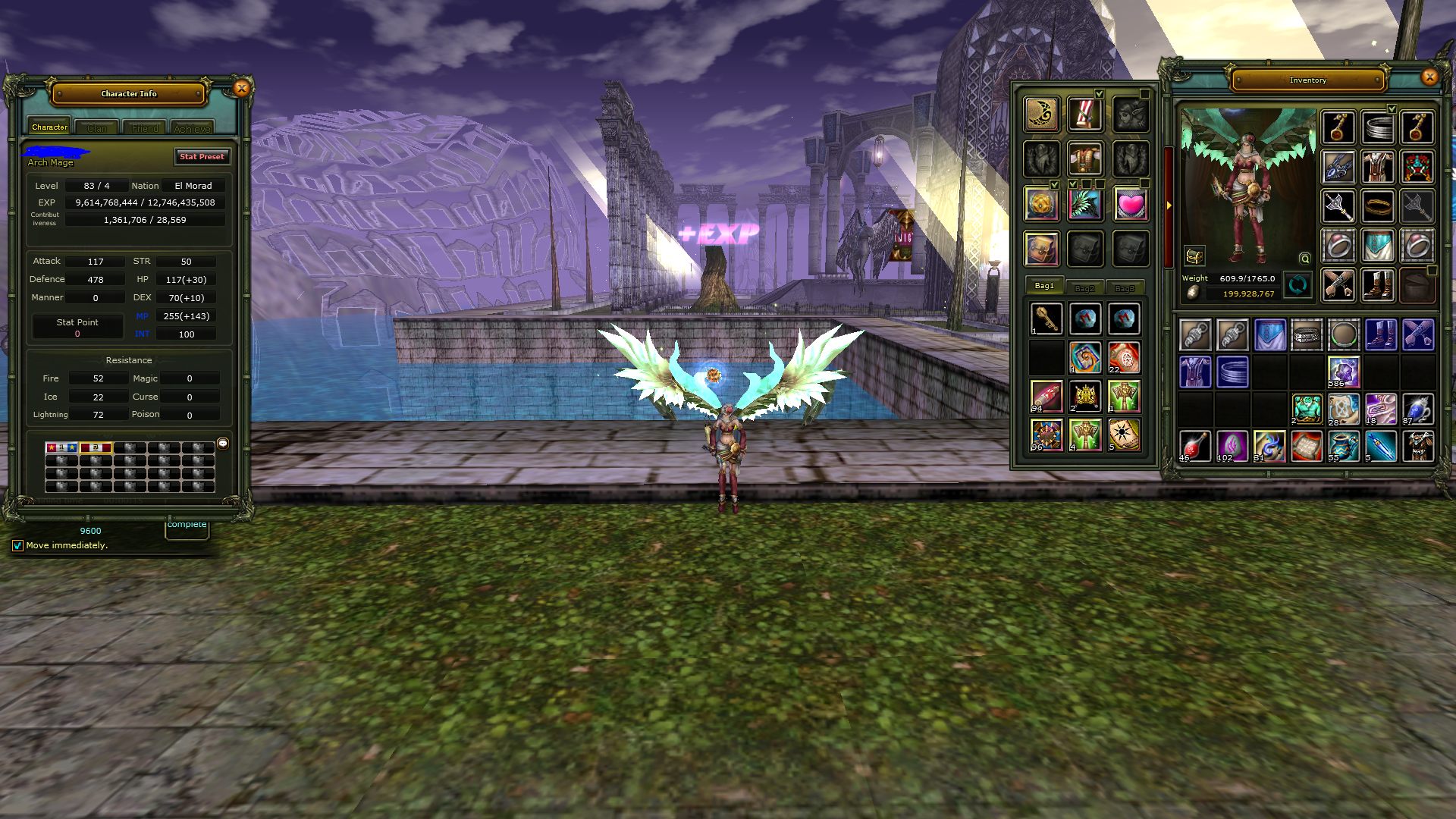Select the sun scroll stack of 5
1456x819 pixels.
pos(1124,435)
